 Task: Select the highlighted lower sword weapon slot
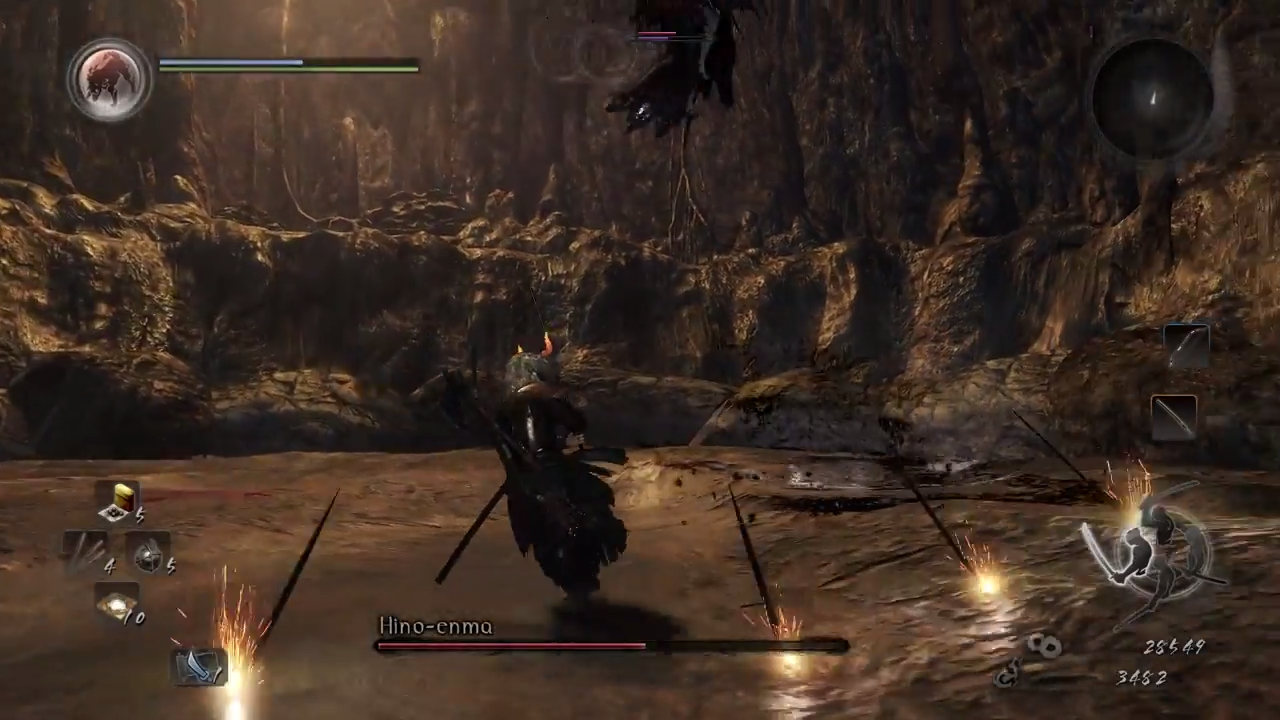[x=1174, y=415]
